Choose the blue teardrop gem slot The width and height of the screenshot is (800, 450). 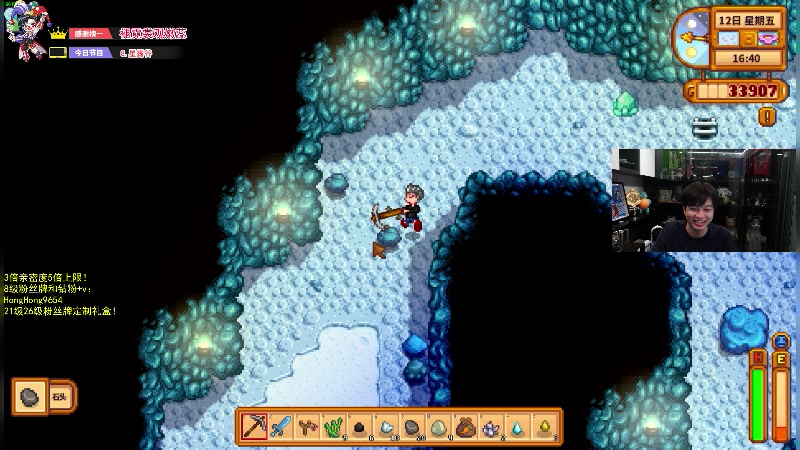point(518,427)
